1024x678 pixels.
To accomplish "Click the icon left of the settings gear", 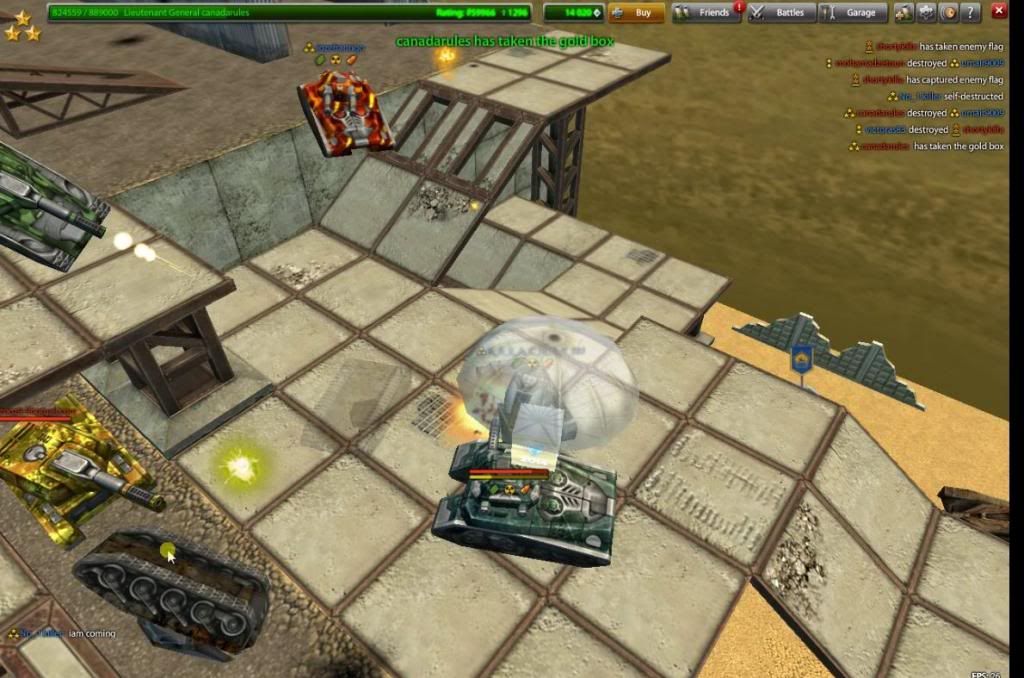I will pyautogui.click(x=904, y=13).
